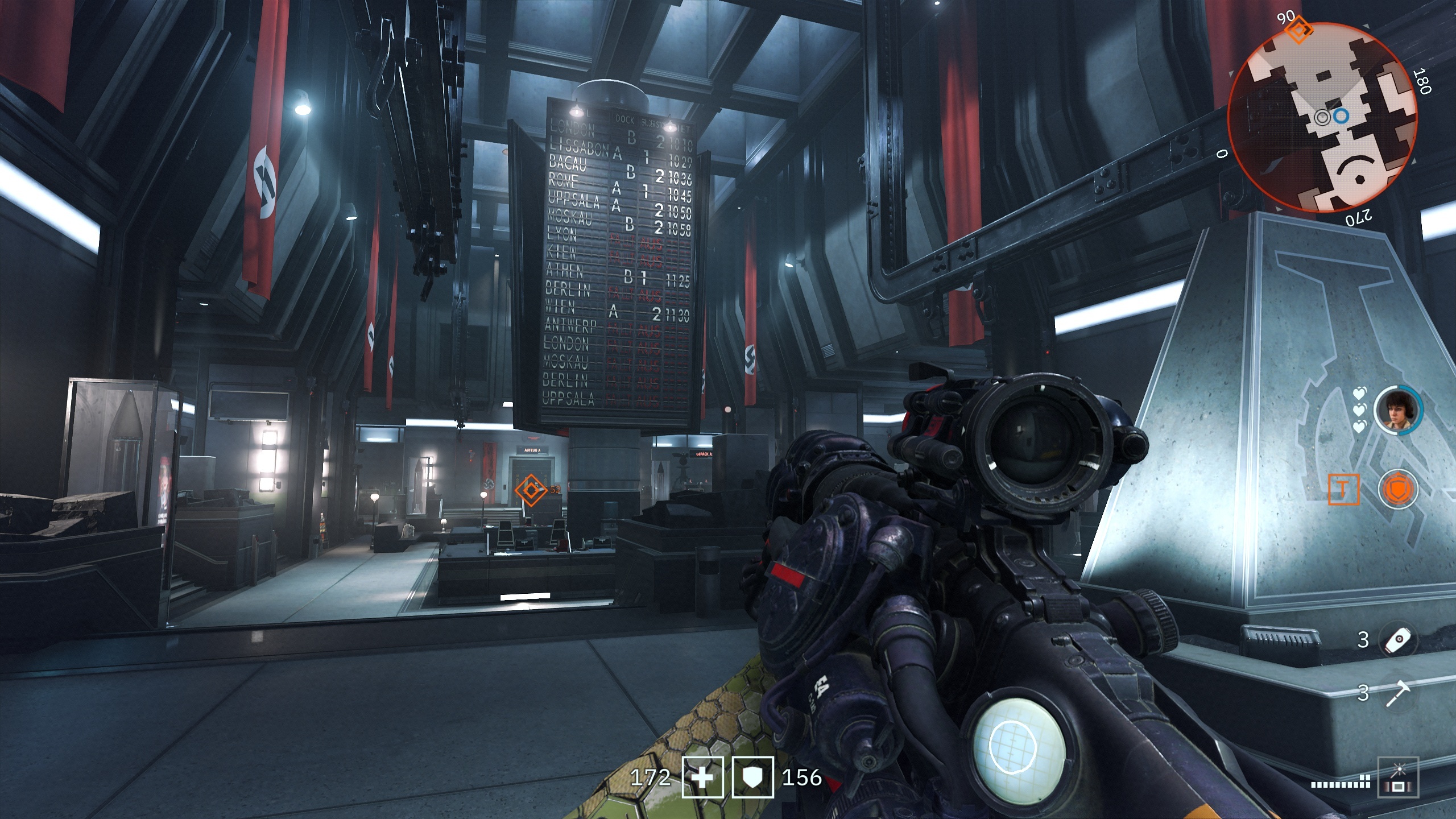The width and height of the screenshot is (1456, 819).
Task: Click the blue partner ring on minimap
Action: point(1341,117)
